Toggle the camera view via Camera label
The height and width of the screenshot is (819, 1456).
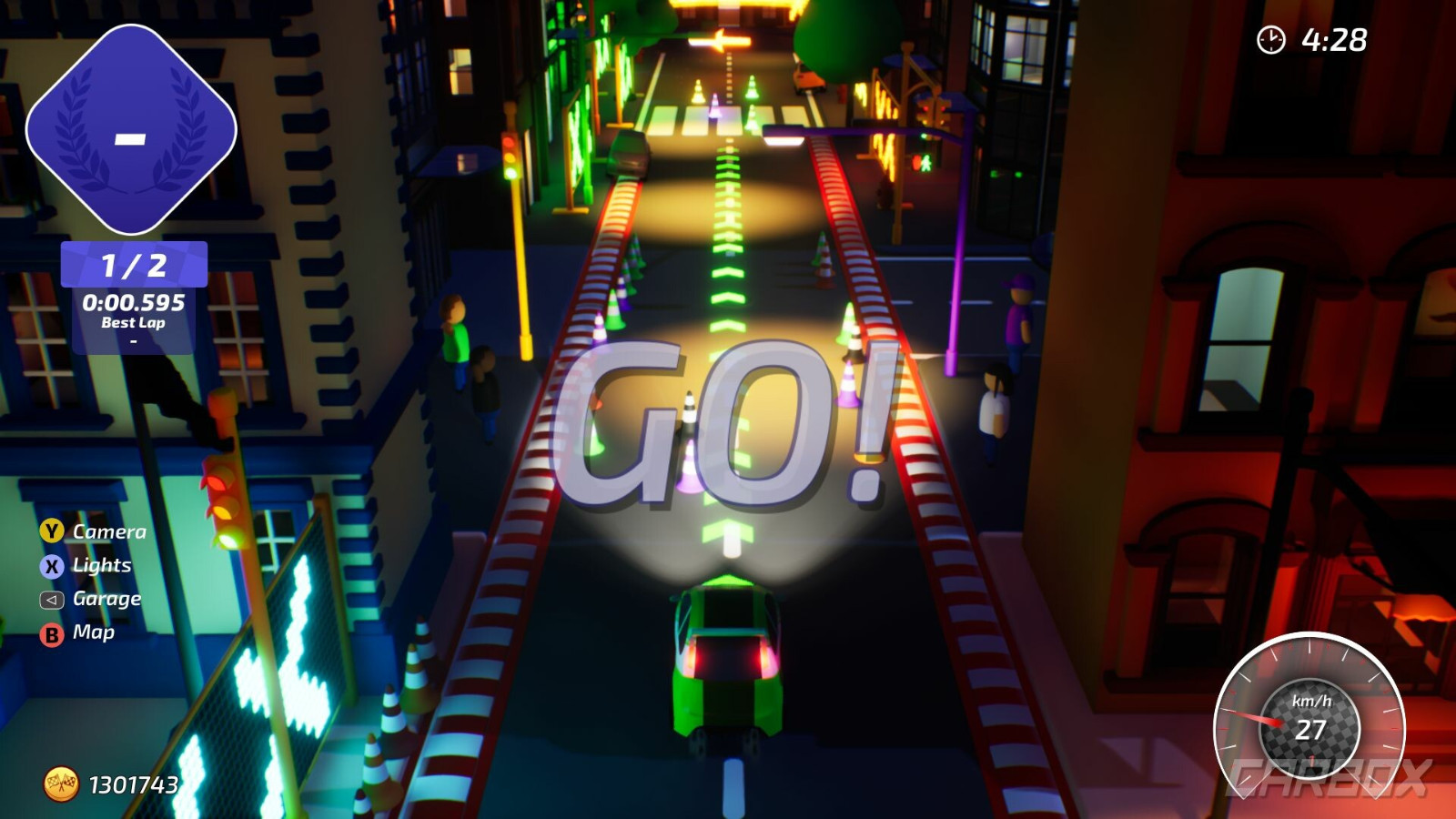(109, 531)
